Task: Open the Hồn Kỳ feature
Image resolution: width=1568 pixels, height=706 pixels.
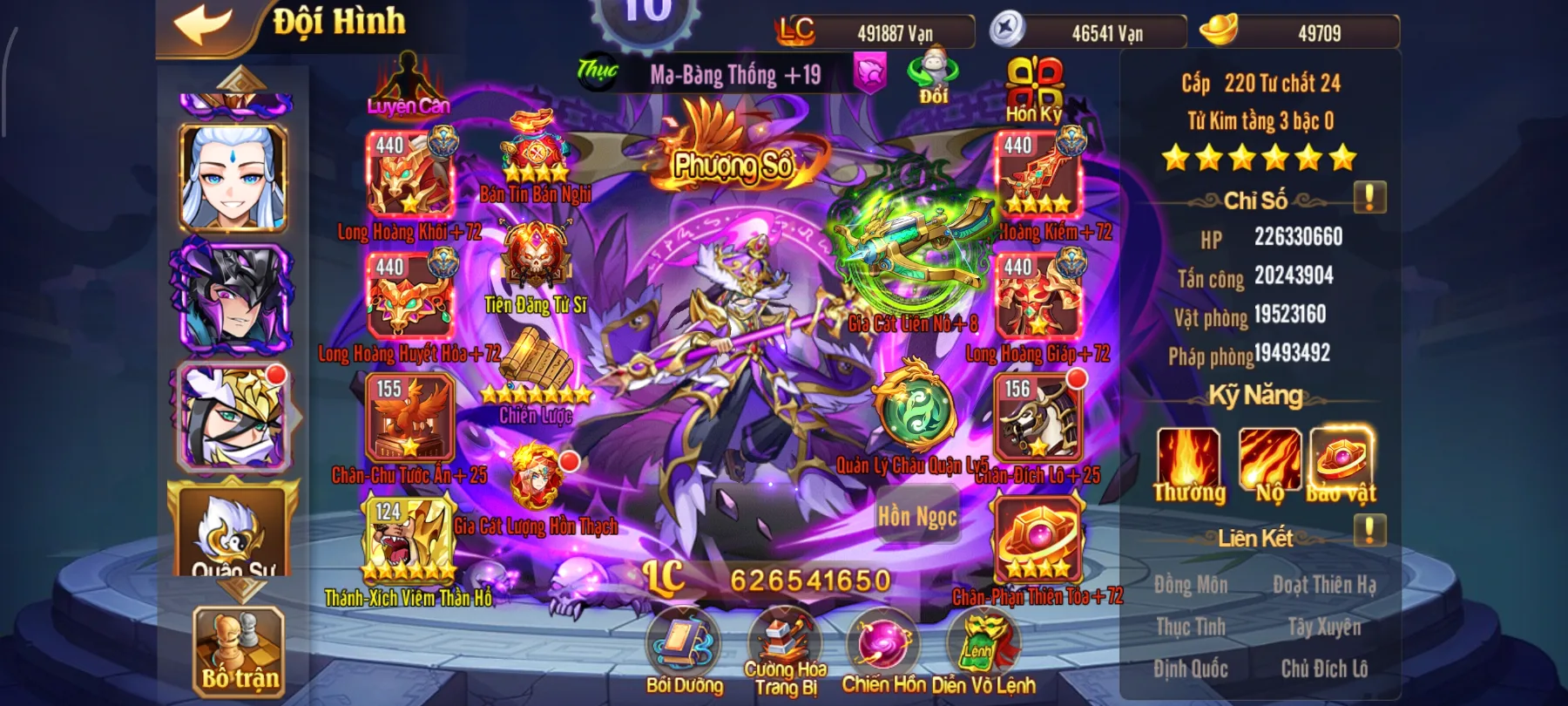Action: (1034, 87)
